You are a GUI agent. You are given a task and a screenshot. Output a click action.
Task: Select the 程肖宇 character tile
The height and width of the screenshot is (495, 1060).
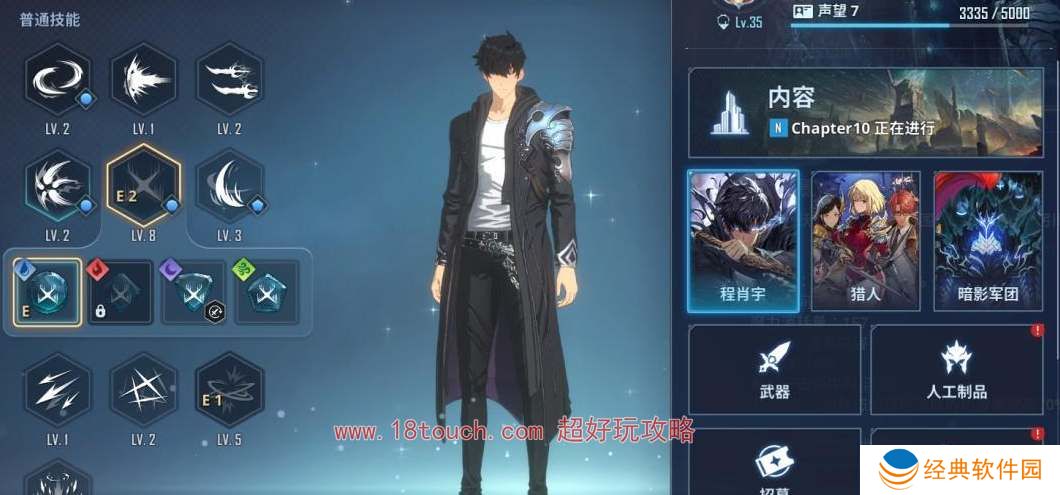click(743, 240)
